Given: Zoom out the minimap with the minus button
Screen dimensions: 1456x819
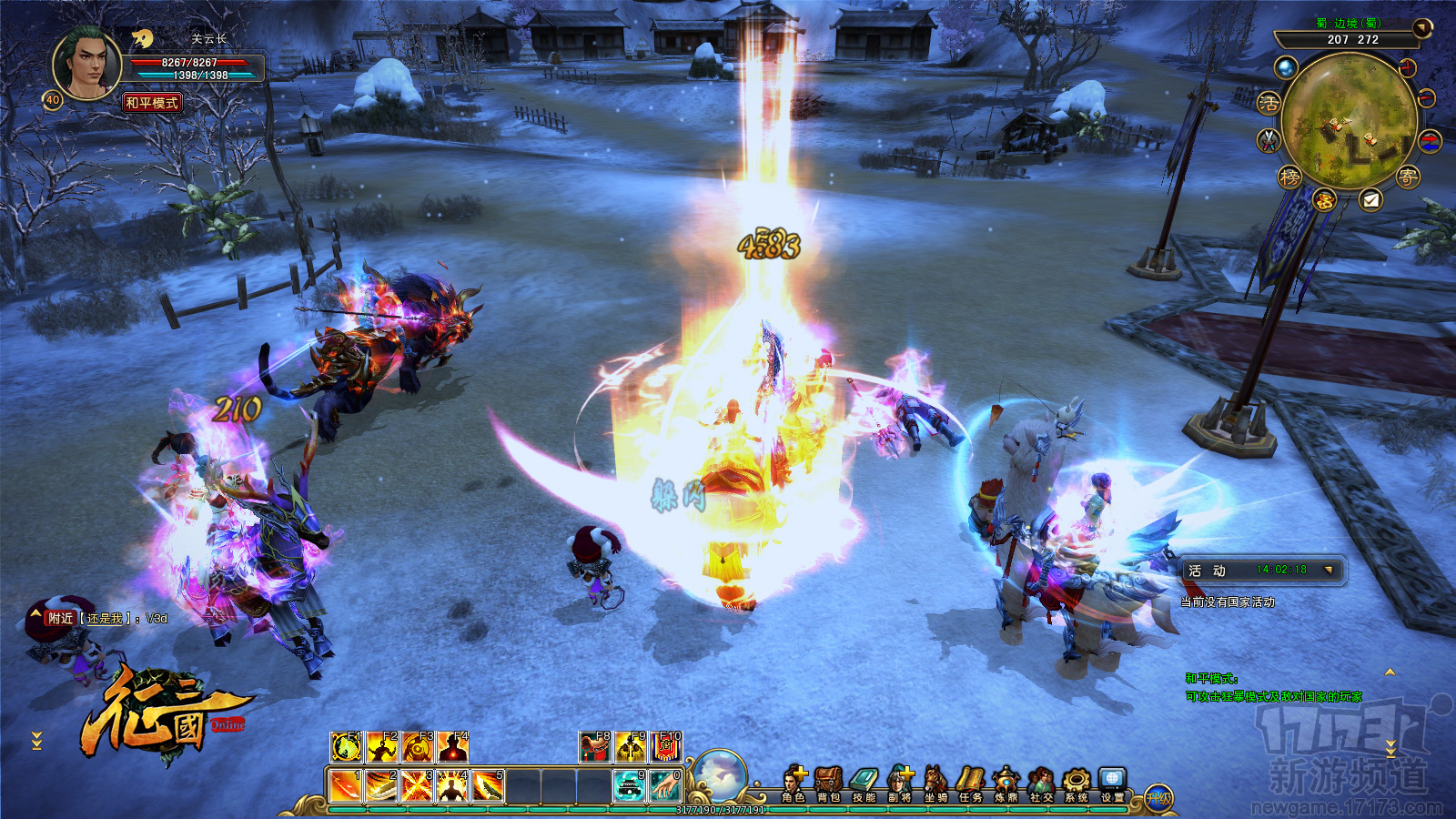Looking at the screenshot, I should point(1426,96).
